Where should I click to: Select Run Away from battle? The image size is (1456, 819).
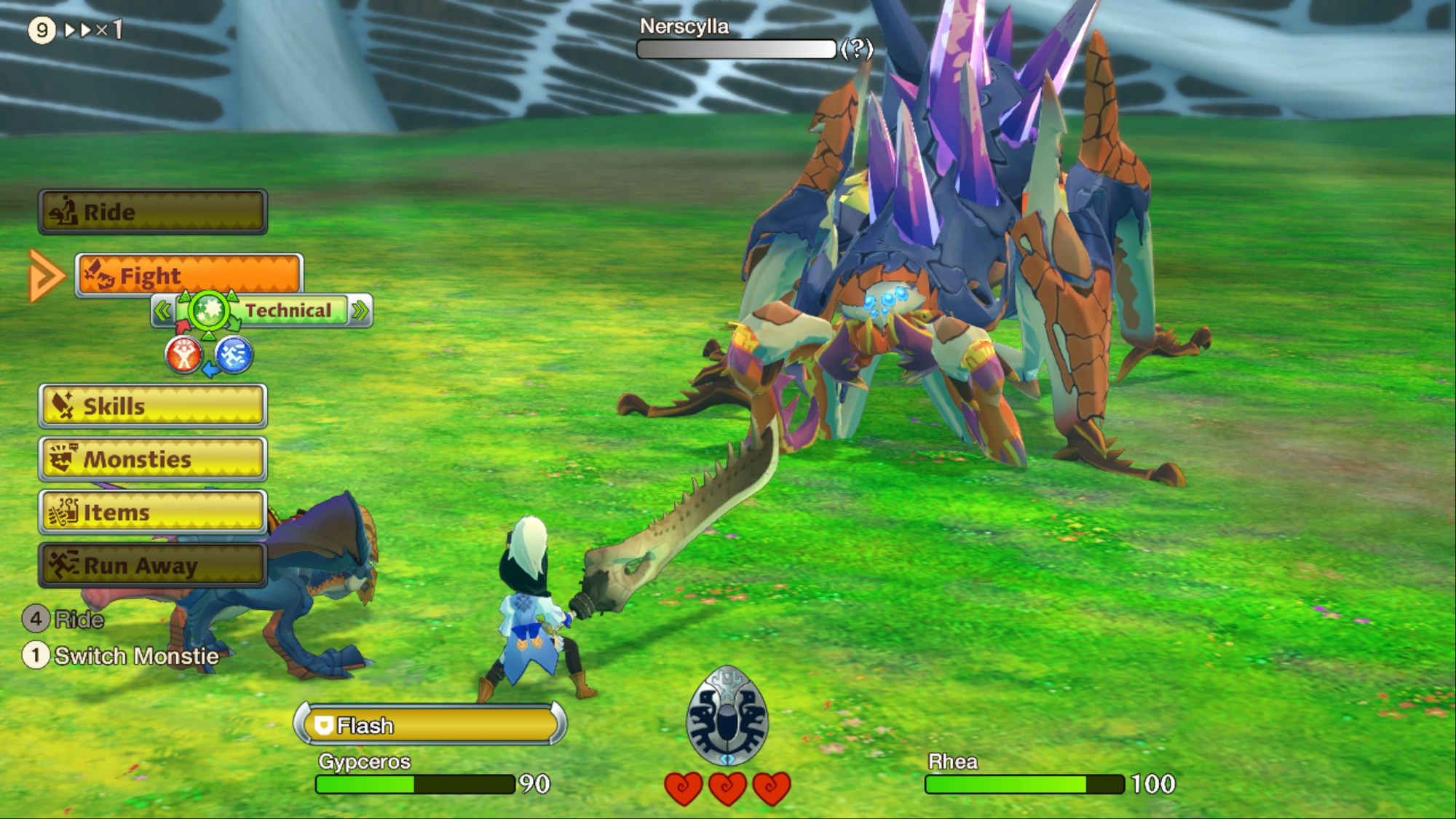coord(153,565)
